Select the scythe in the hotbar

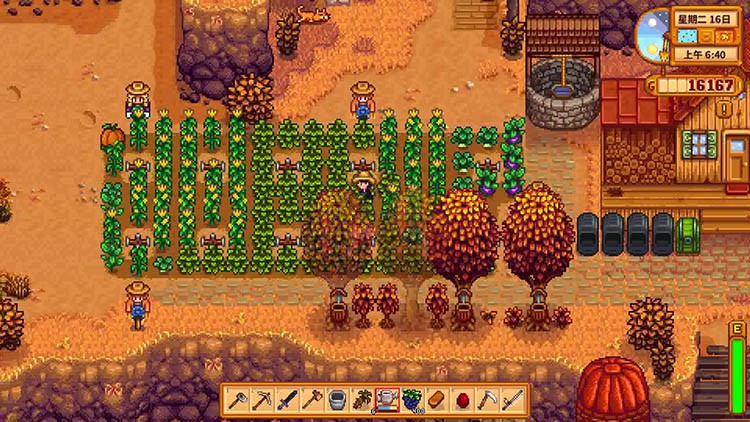487,400
